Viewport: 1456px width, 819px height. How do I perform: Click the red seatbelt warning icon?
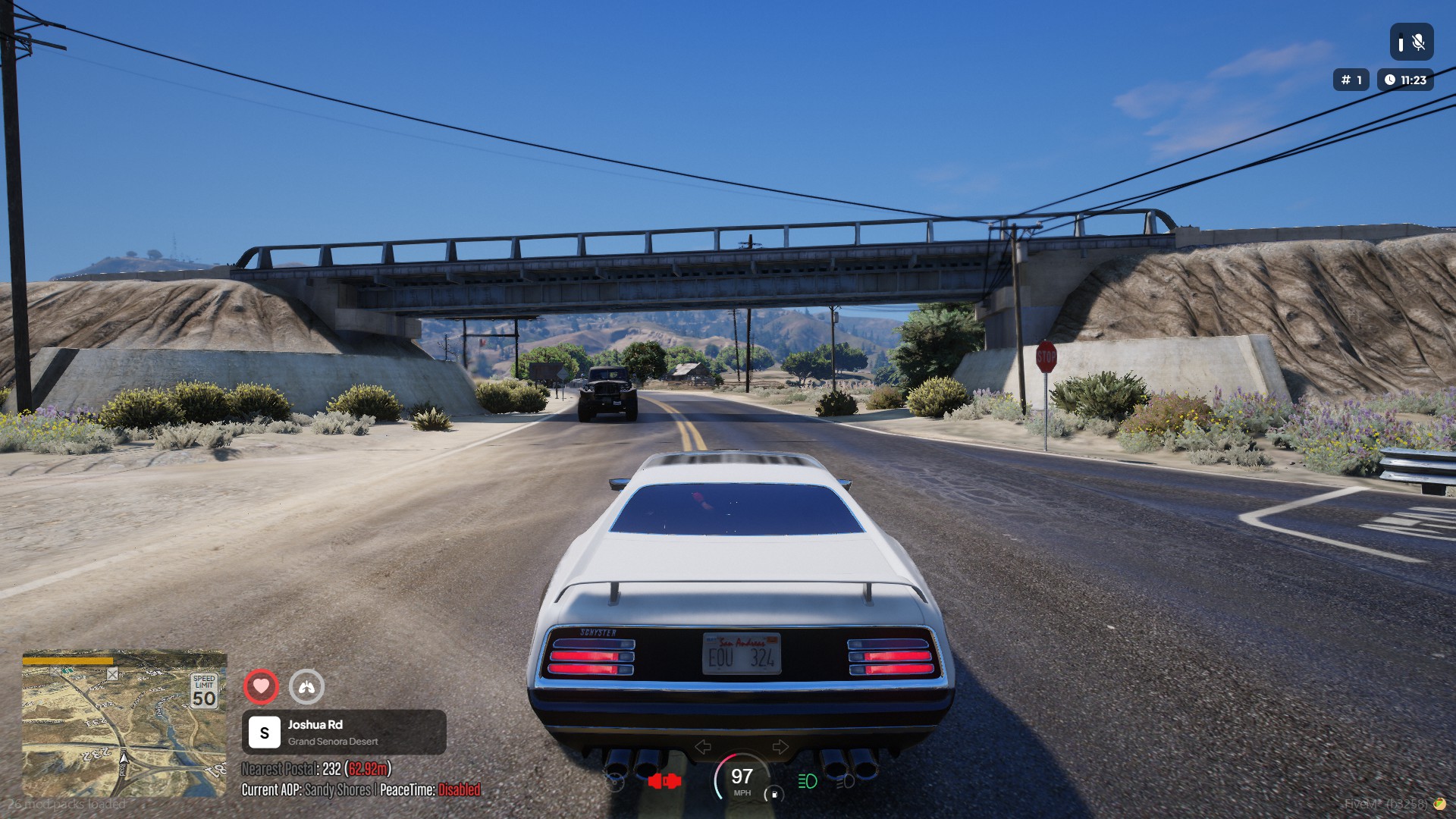tap(664, 781)
